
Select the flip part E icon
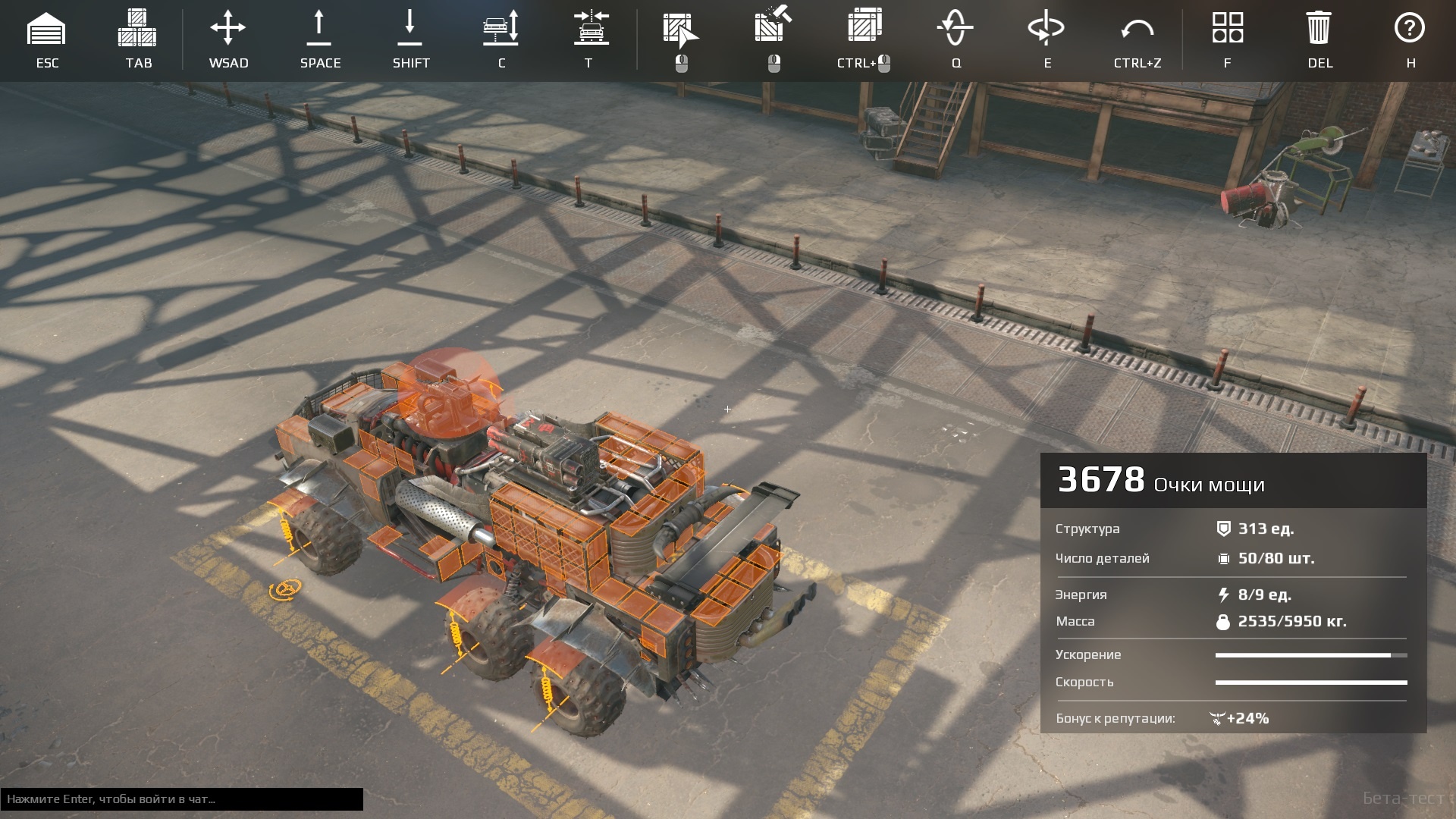[x=1046, y=30]
